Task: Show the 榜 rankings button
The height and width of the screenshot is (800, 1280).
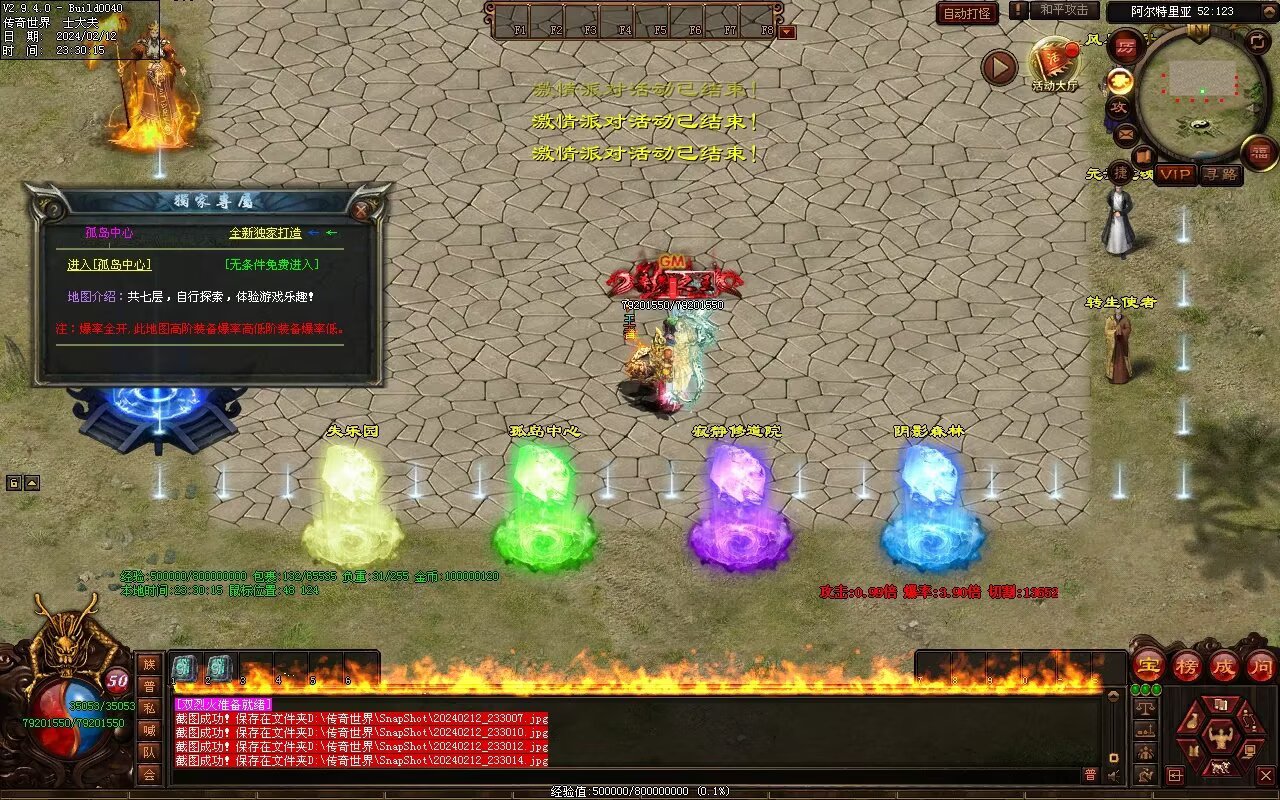Action: (x=1187, y=665)
